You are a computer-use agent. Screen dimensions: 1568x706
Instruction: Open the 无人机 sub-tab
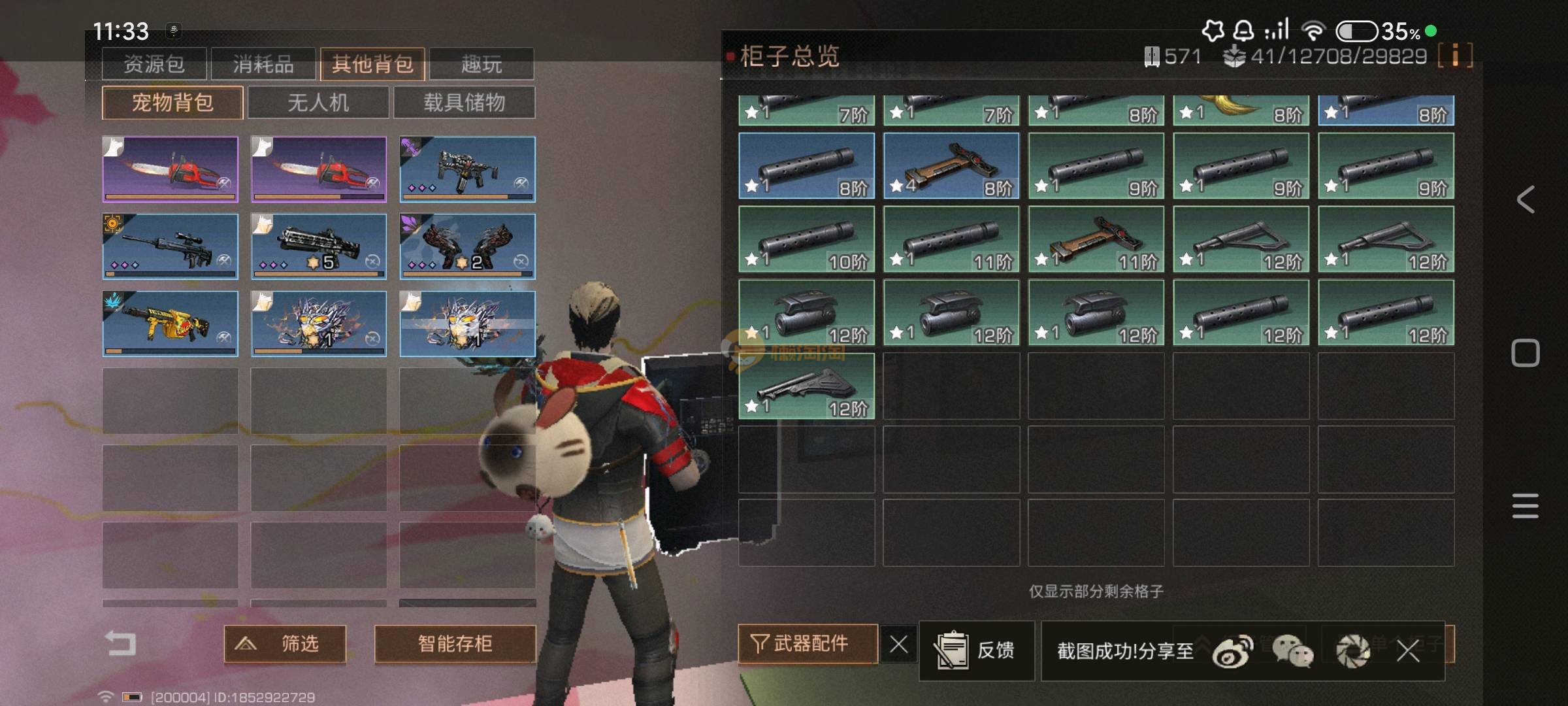coord(318,103)
